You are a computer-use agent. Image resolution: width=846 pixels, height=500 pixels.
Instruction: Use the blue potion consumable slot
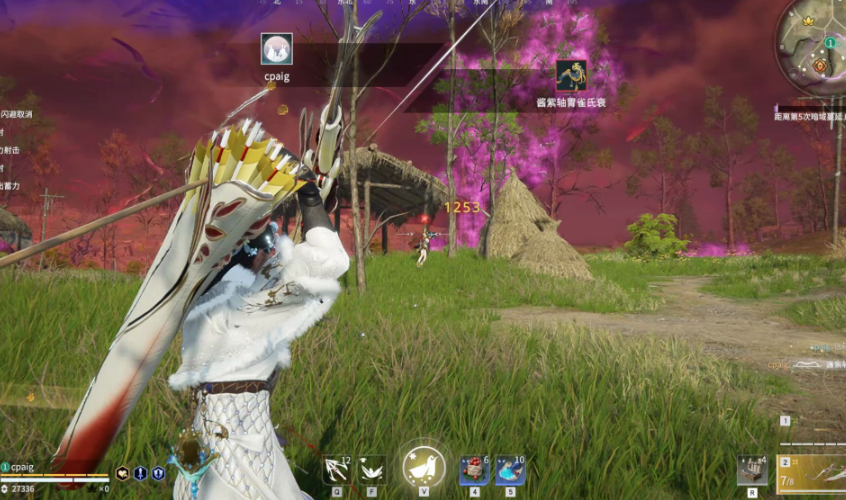click(x=510, y=469)
